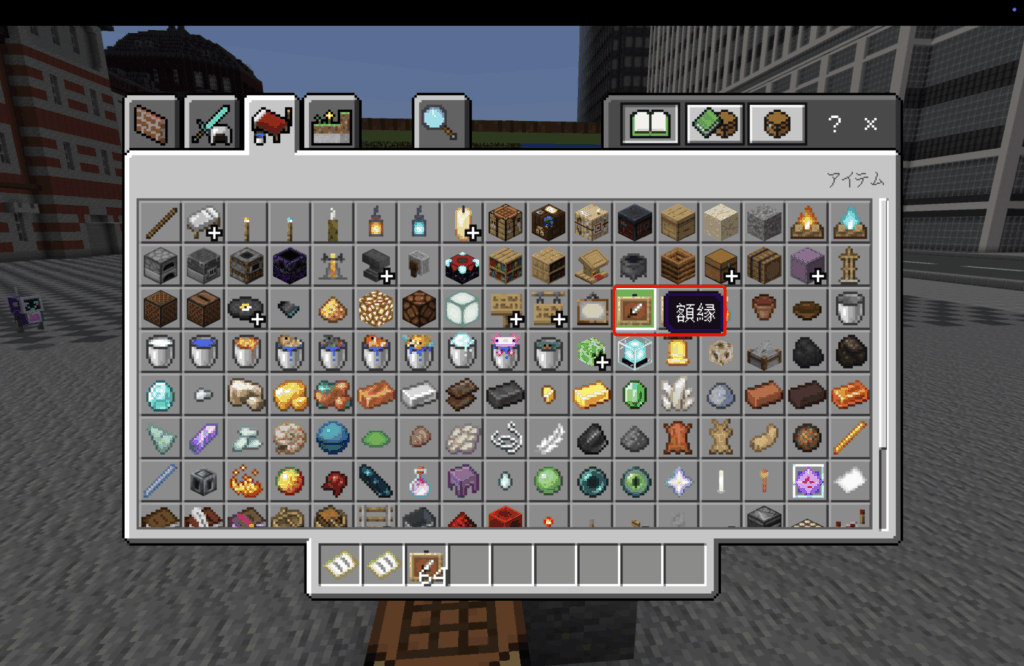Viewport: 1024px width, 666px height.
Task: Select the highlighted item frame slot
Action: 635,308
